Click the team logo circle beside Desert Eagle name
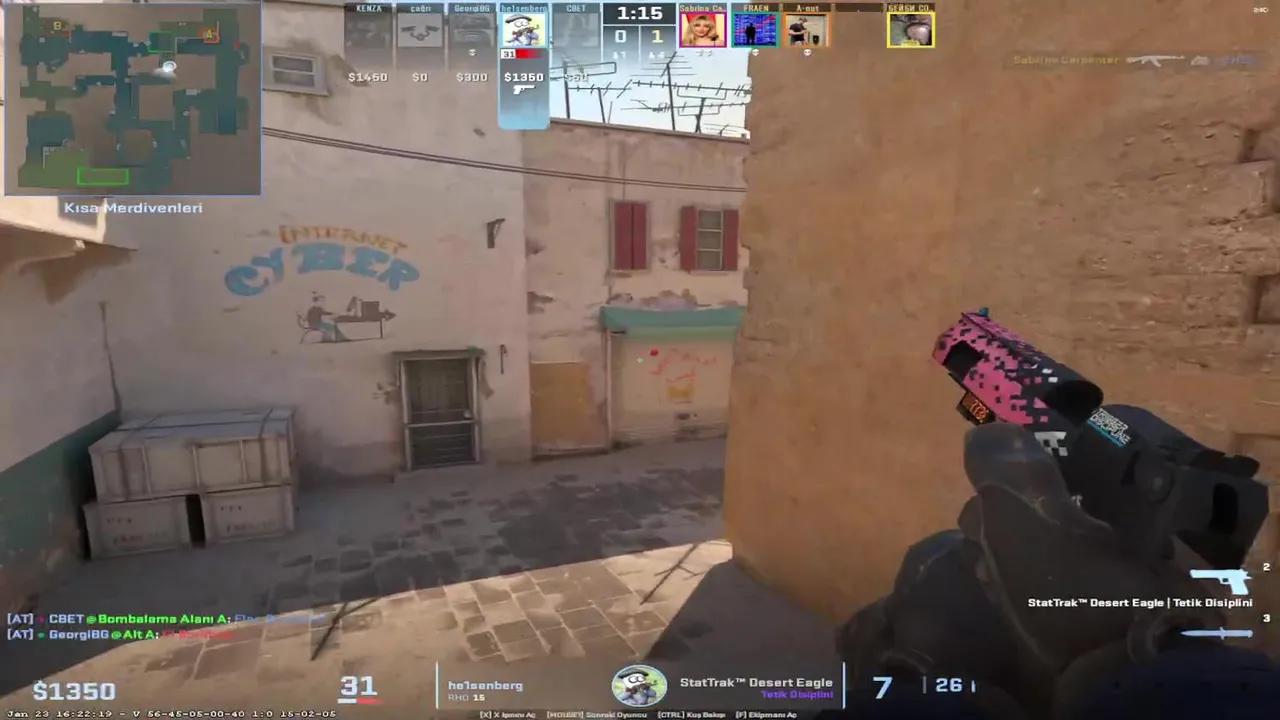This screenshot has height=720, width=1280. click(x=640, y=685)
